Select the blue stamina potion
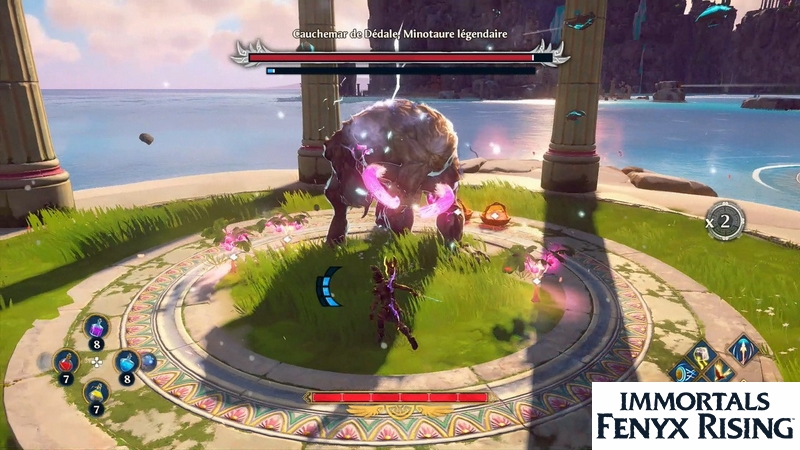This screenshot has height=450, width=800. pyautogui.click(x=126, y=362)
